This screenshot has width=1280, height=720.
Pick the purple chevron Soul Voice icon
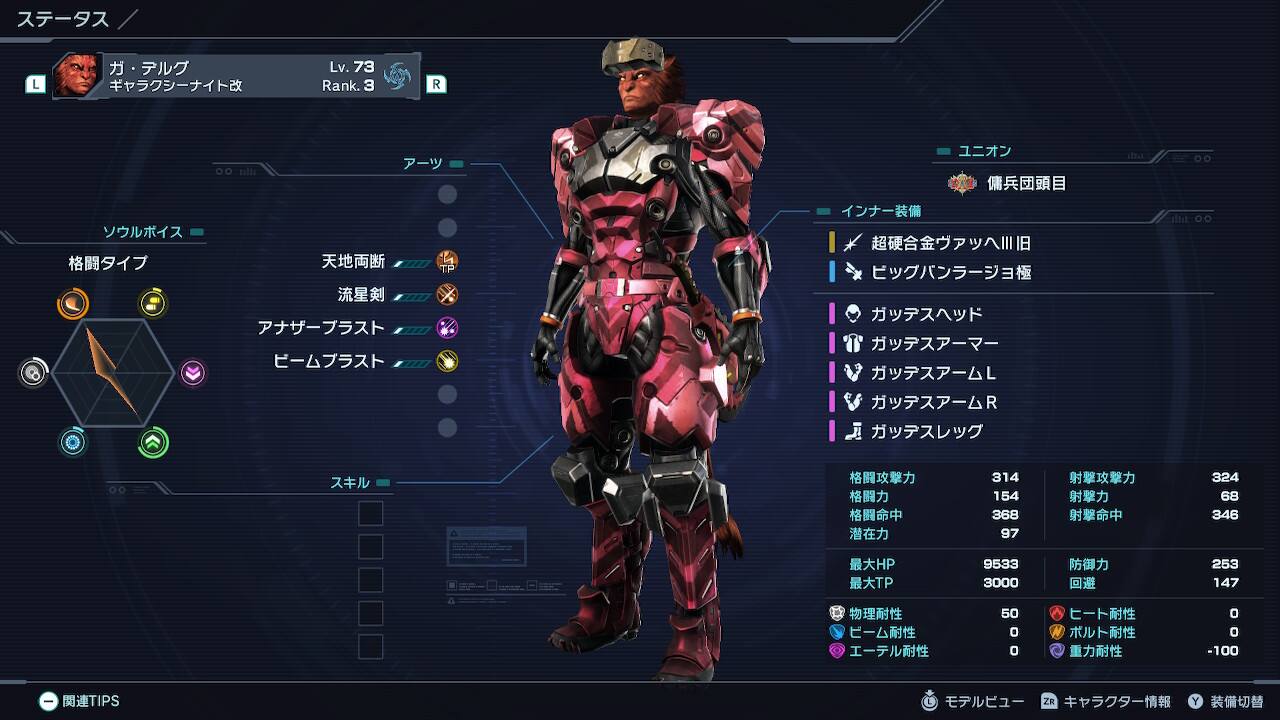[x=193, y=373]
